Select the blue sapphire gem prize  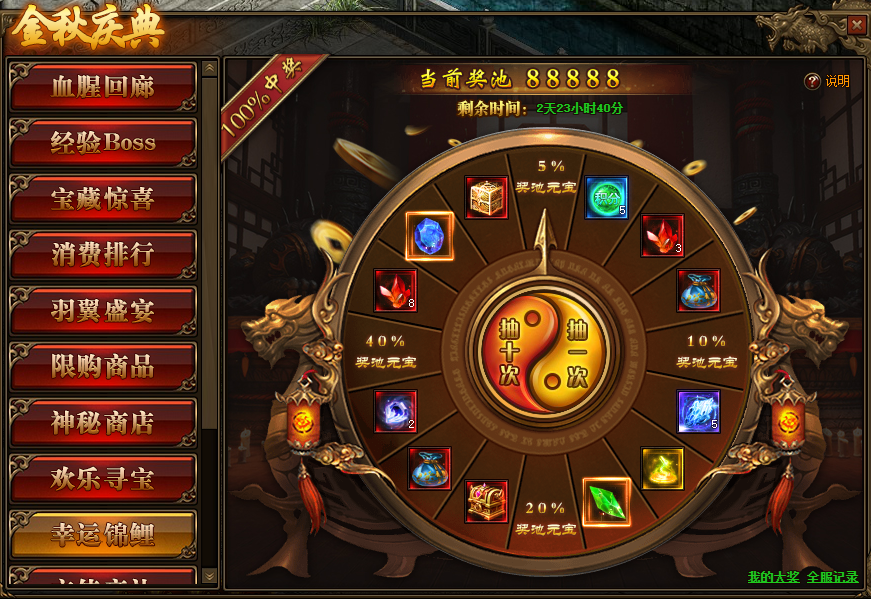click(430, 236)
